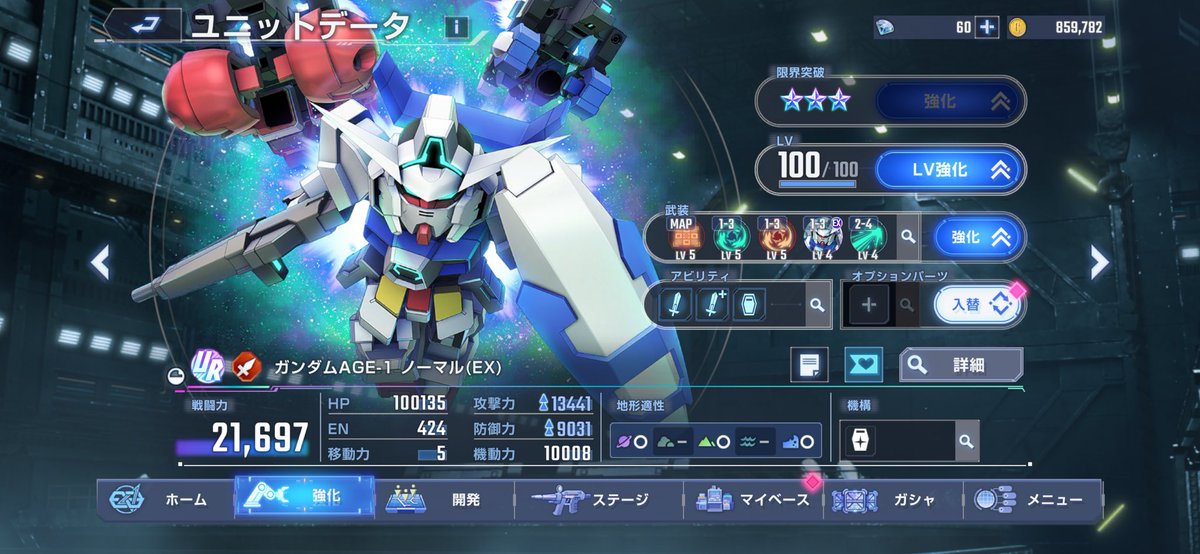Open the info icon beside ユニットデータ
This screenshot has height=554, width=1200.
(456, 27)
